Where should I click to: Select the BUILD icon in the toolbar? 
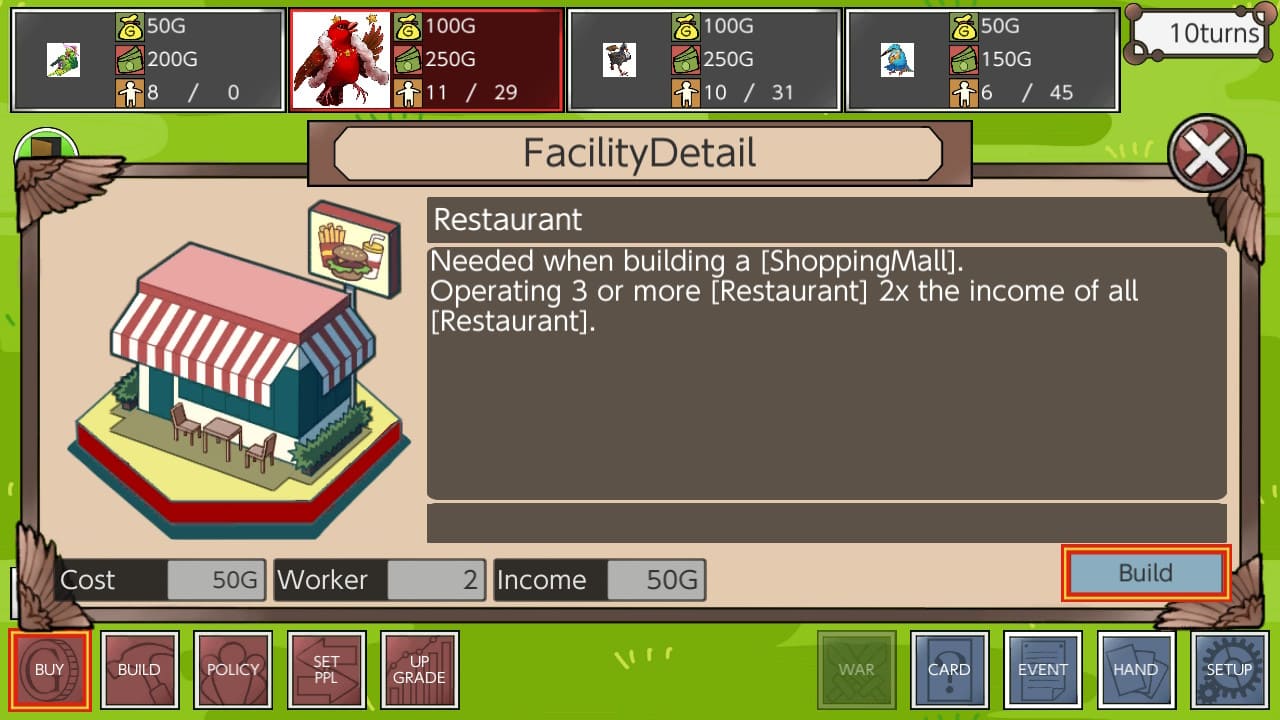pos(140,669)
